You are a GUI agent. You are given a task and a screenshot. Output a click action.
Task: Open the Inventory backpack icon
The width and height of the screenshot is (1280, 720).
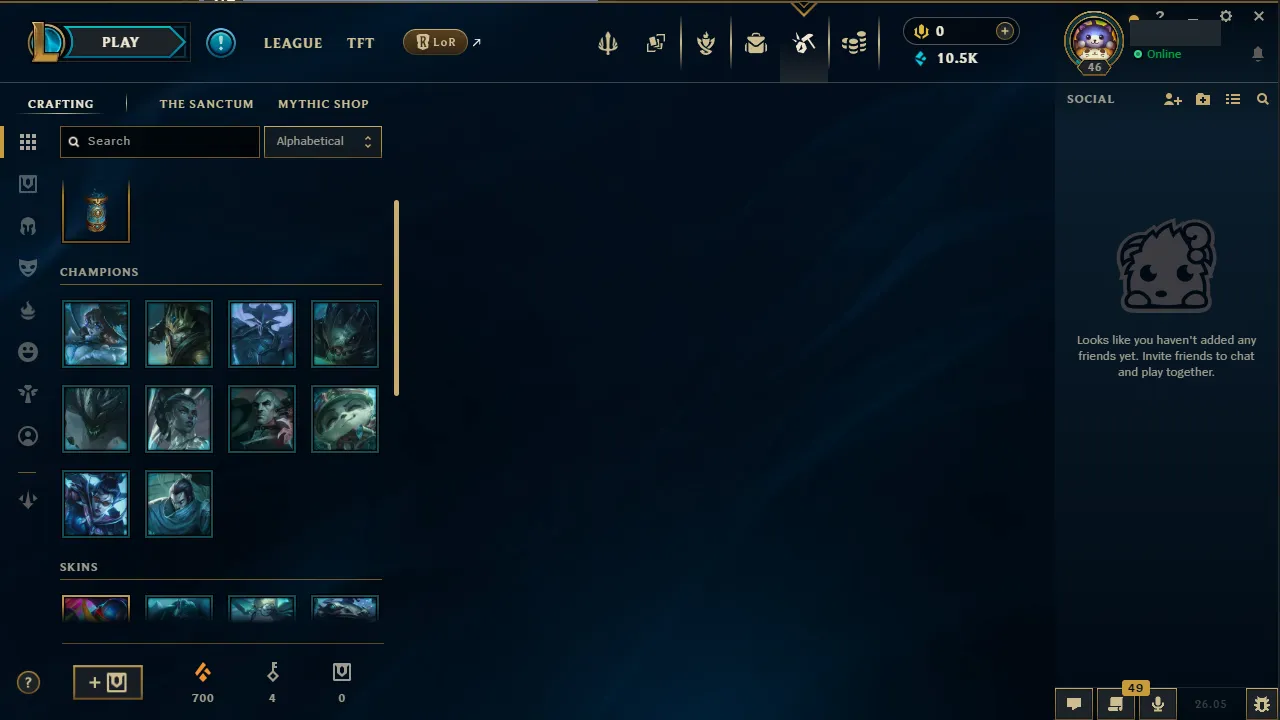point(756,42)
